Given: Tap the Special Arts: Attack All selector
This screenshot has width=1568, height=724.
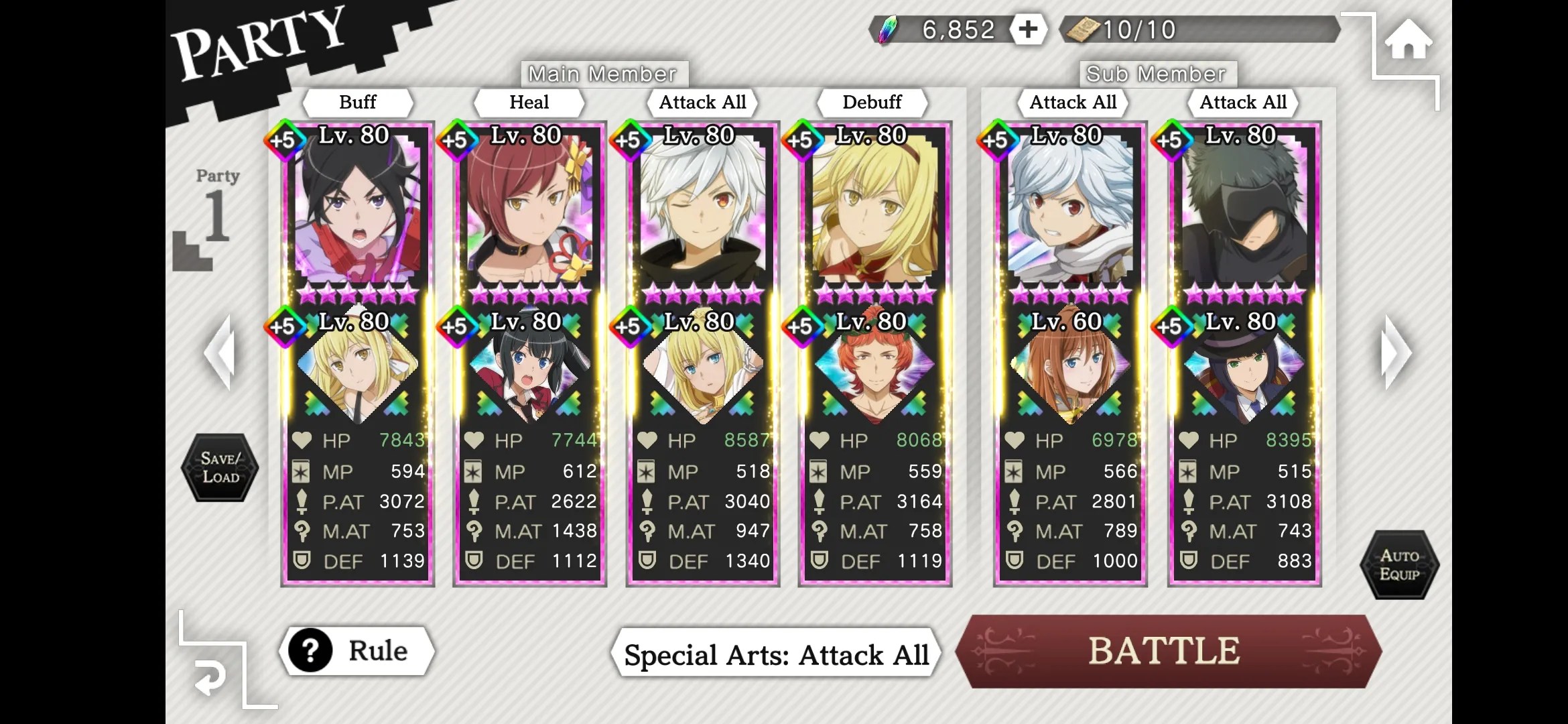Looking at the screenshot, I should pyautogui.click(x=776, y=654).
